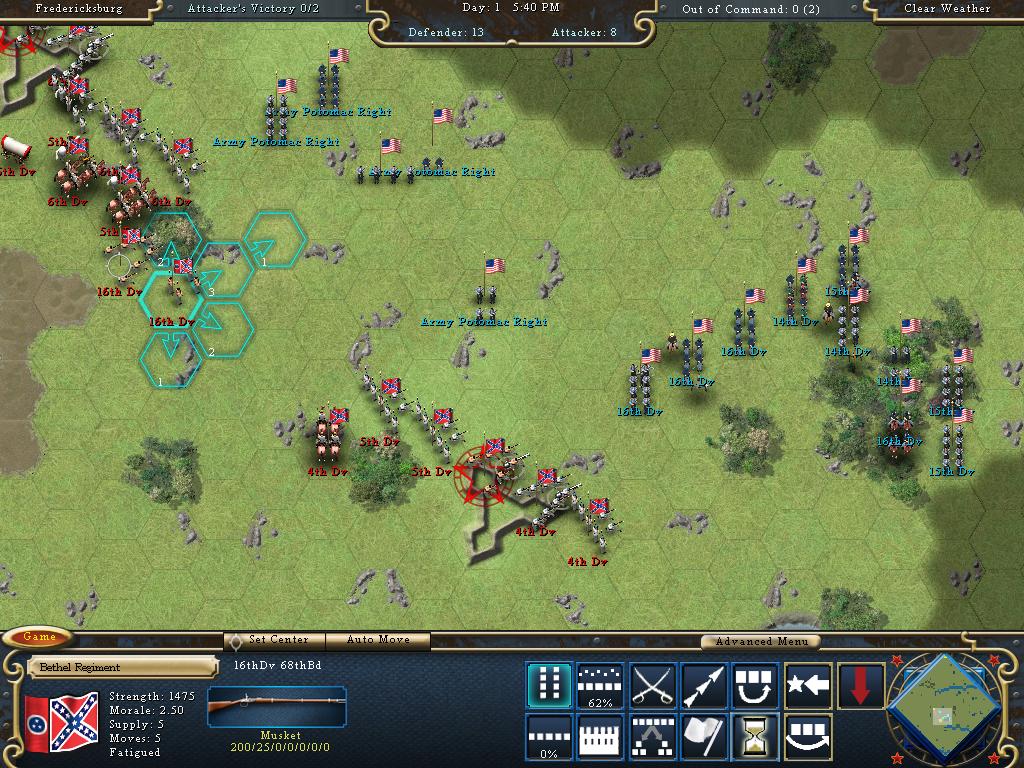Click the diamond-shaped battlefield minimap
1024x768 pixels.
[944, 708]
